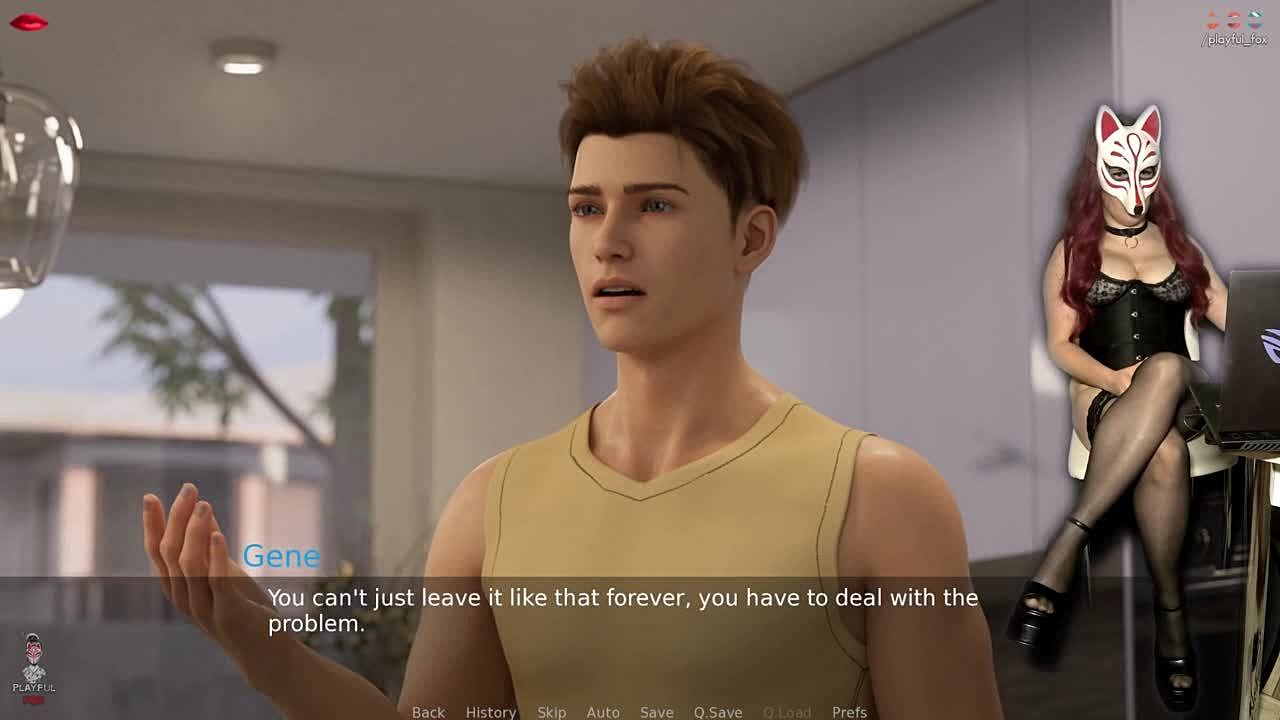
Task: Quick save with Q.Save
Action: click(717, 712)
